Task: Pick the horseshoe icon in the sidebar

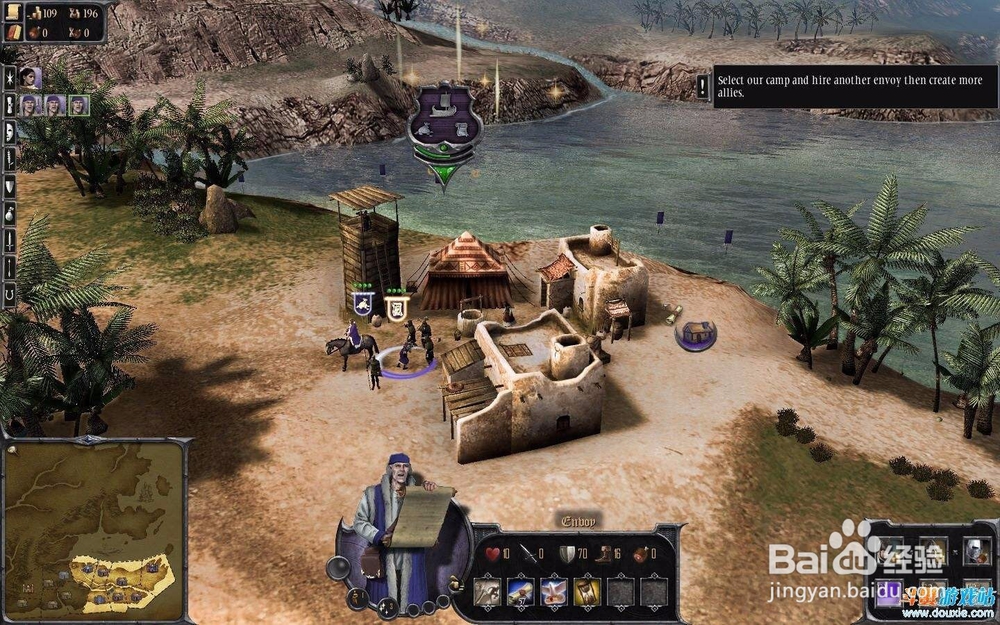Action: [10, 294]
